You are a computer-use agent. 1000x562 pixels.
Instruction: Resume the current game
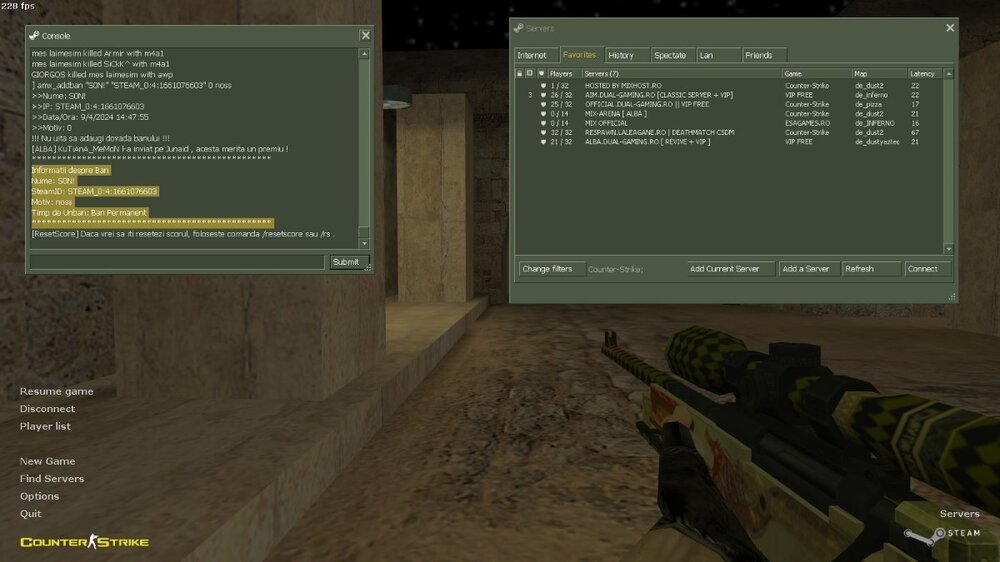pos(56,391)
